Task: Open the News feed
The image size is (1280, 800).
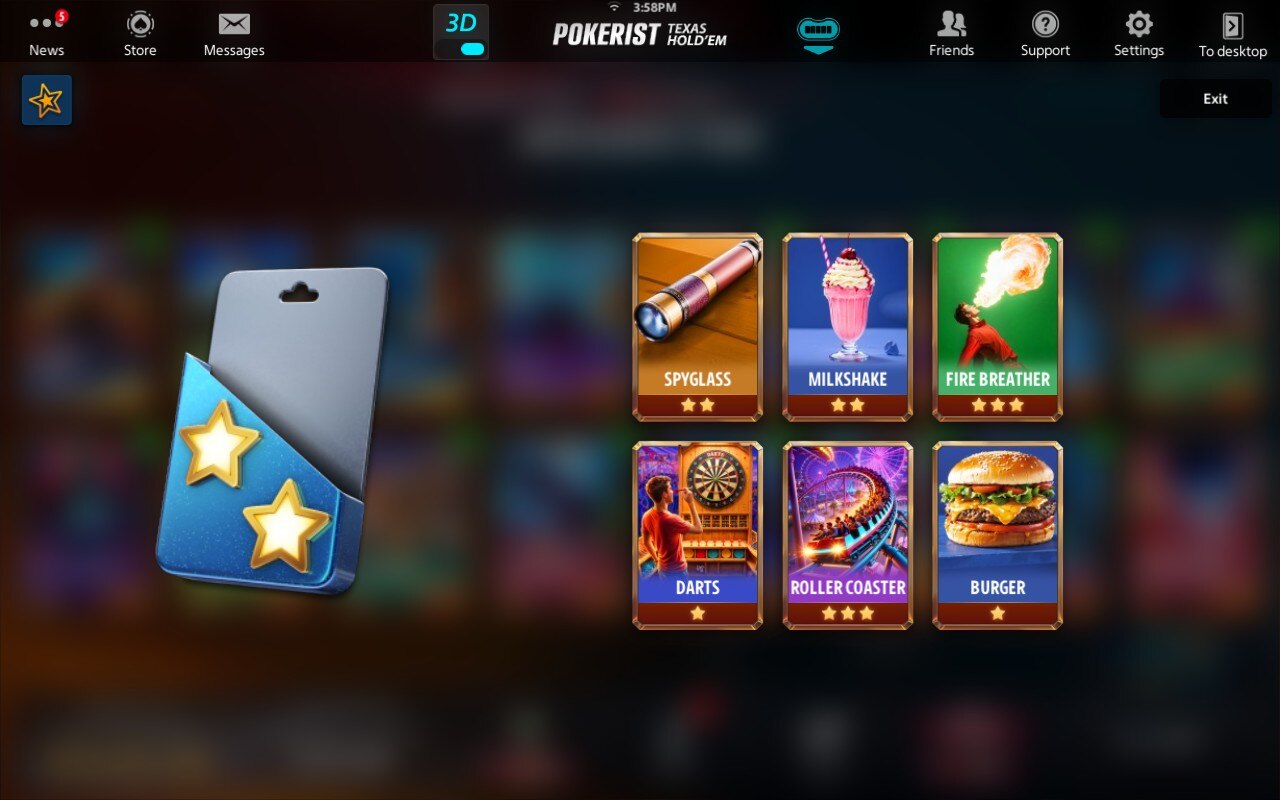Action: click(46, 33)
